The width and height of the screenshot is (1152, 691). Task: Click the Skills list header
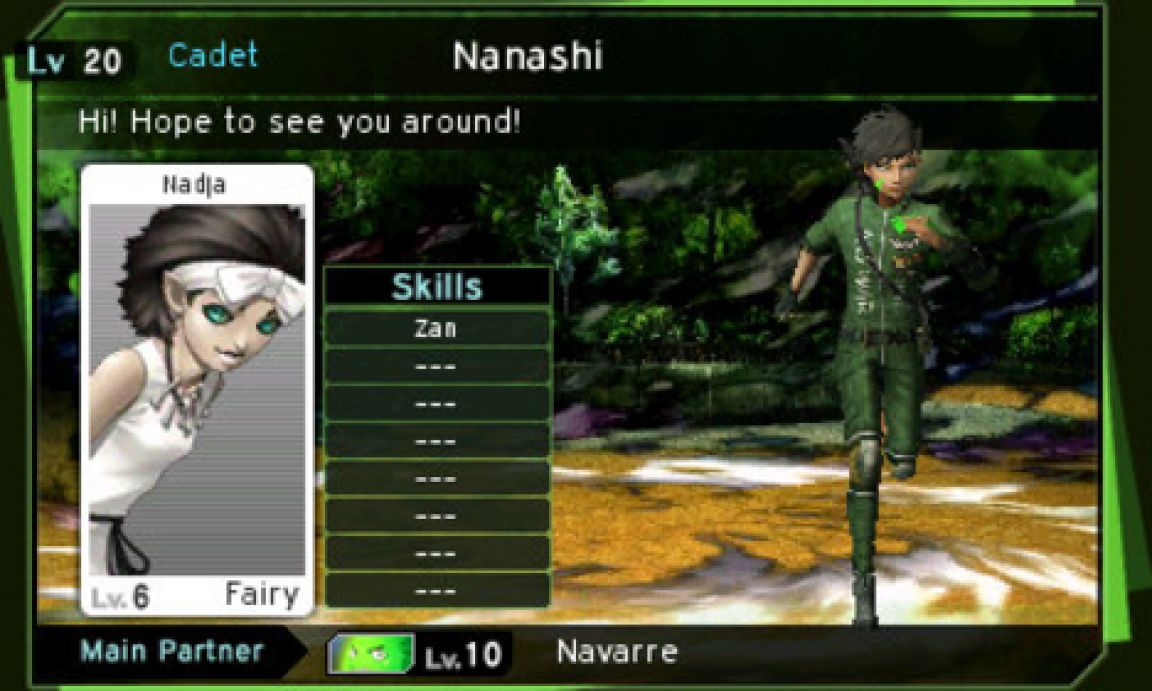click(437, 287)
